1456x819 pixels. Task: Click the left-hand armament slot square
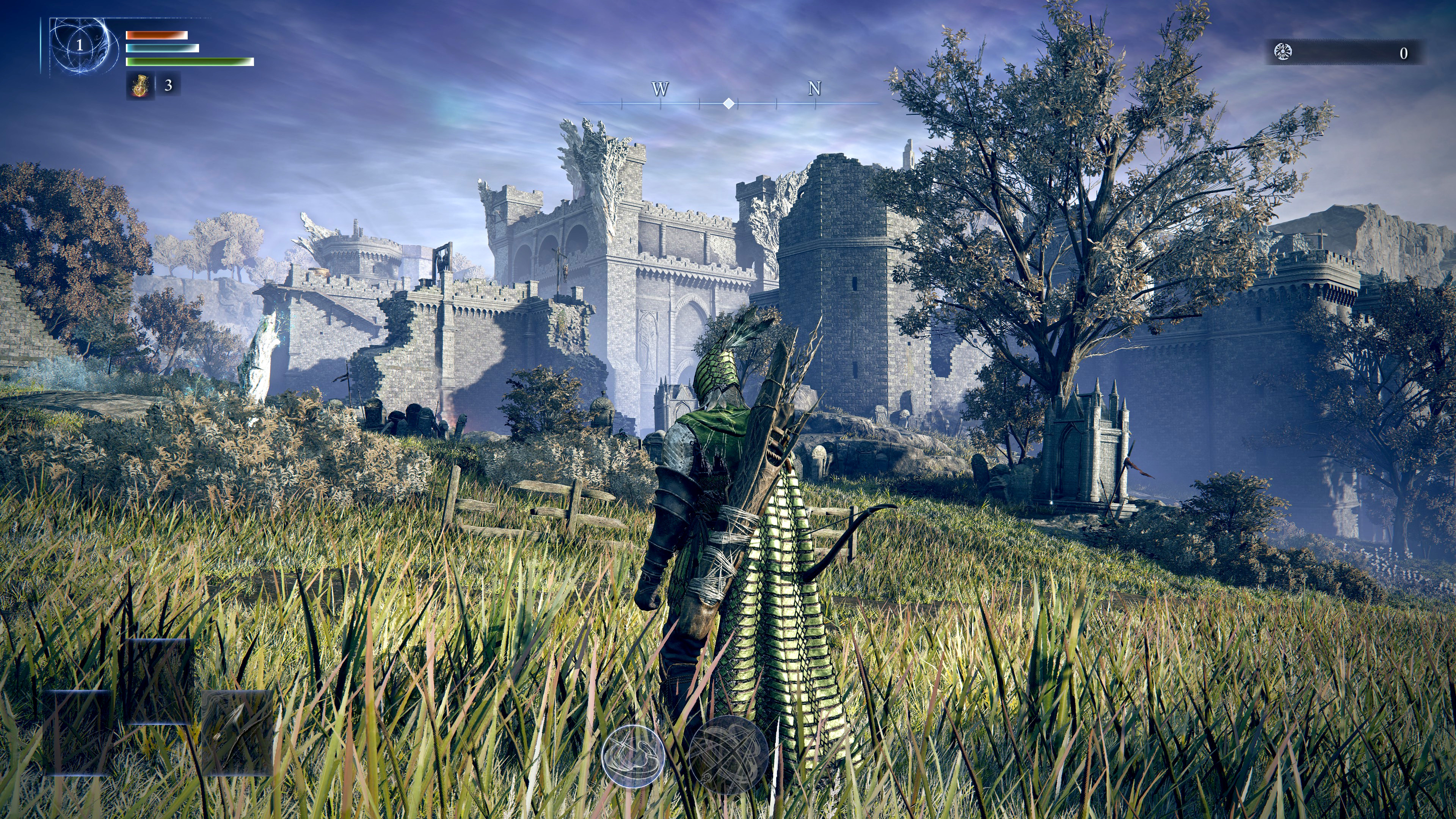[x=78, y=735]
